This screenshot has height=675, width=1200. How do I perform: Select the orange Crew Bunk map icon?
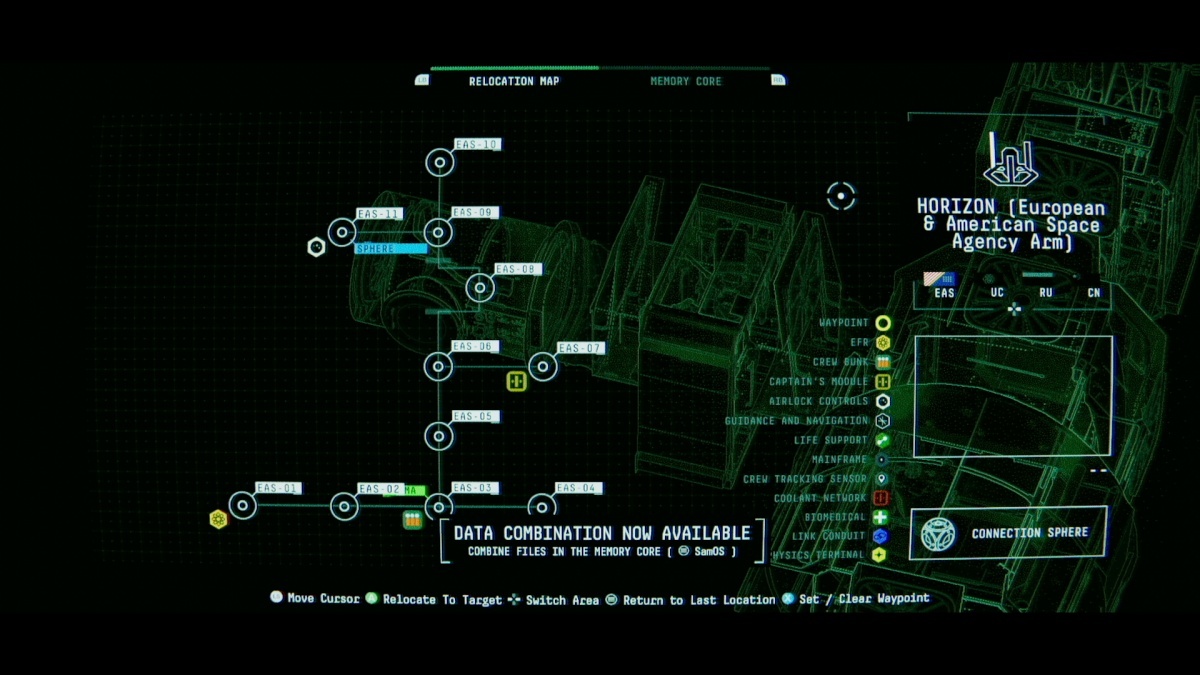pyautogui.click(x=412, y=519)
